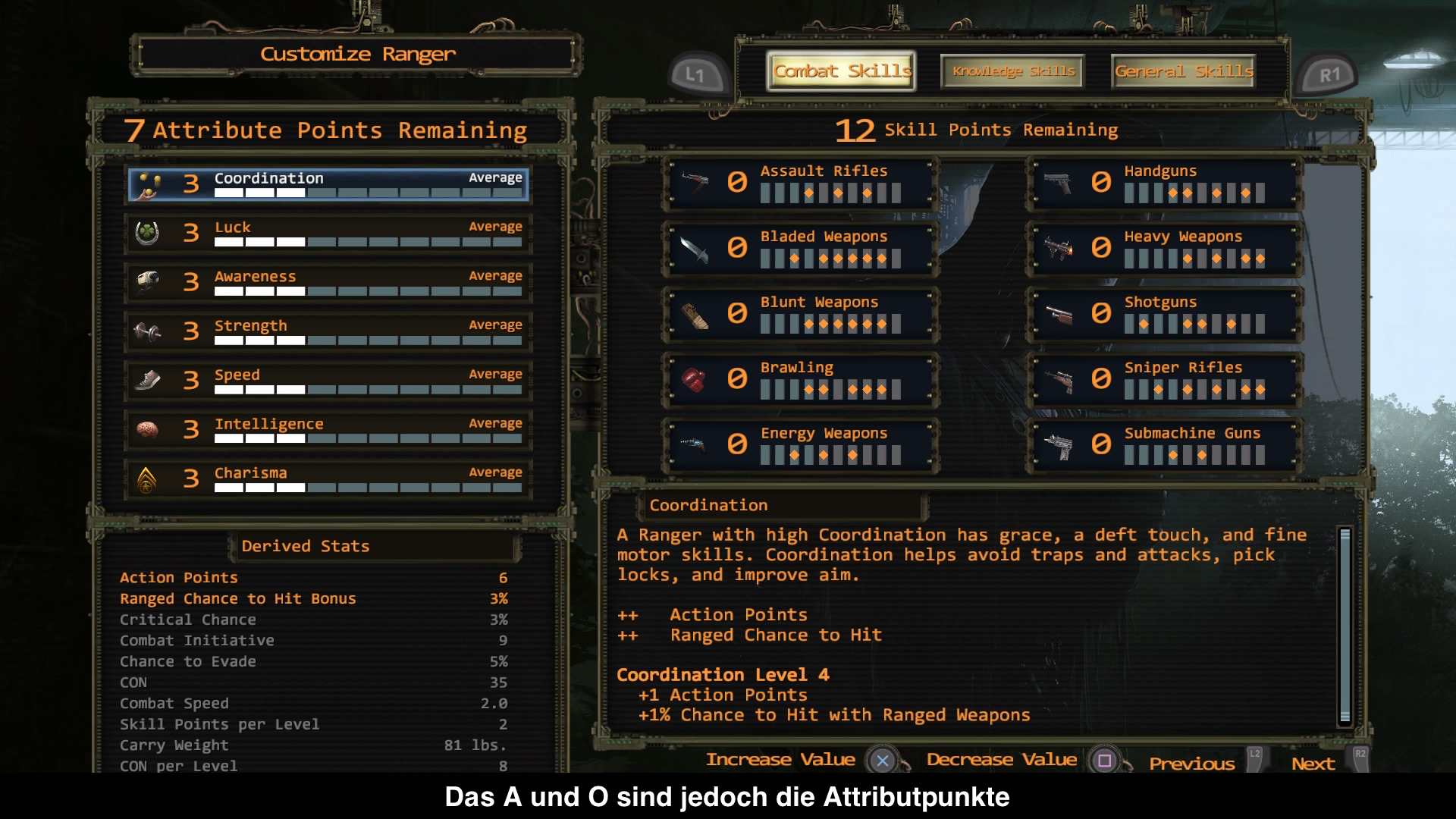
Task: Switch to the Combat Skills tab
Action: tap(841, 71)
